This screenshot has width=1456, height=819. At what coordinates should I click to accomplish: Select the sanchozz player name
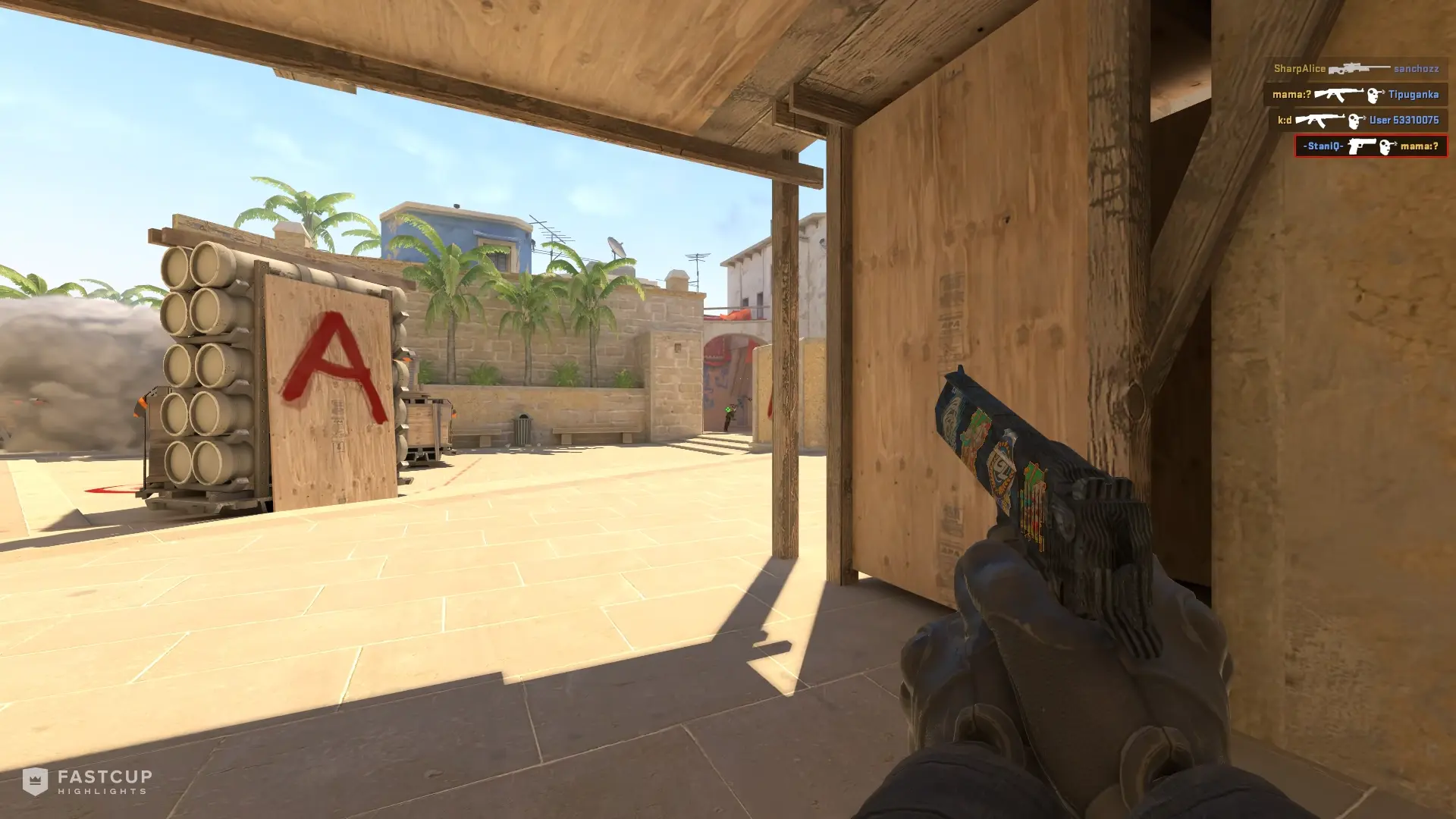tap(1417, 69)
